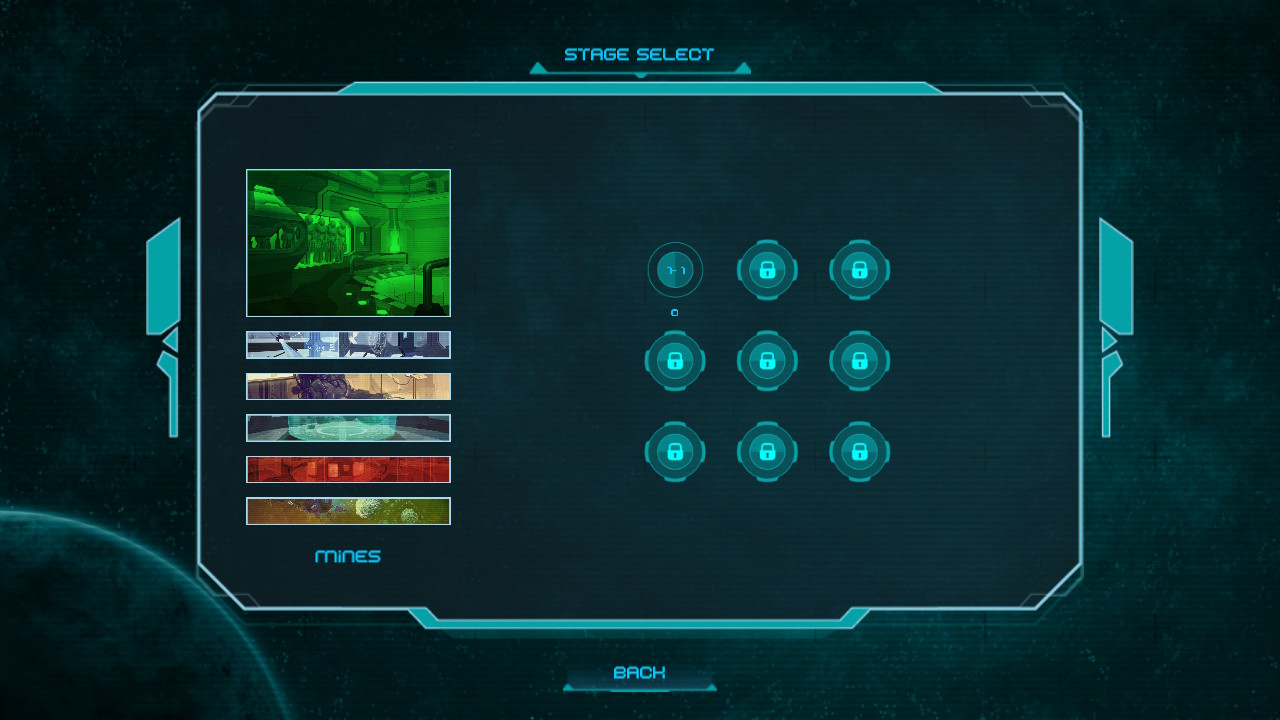Image resolution: width=1280 pixels, height=720 pixels.
Task: Click the Mines stage preview image
Action: pyautogui.click(x=348, y=242)
